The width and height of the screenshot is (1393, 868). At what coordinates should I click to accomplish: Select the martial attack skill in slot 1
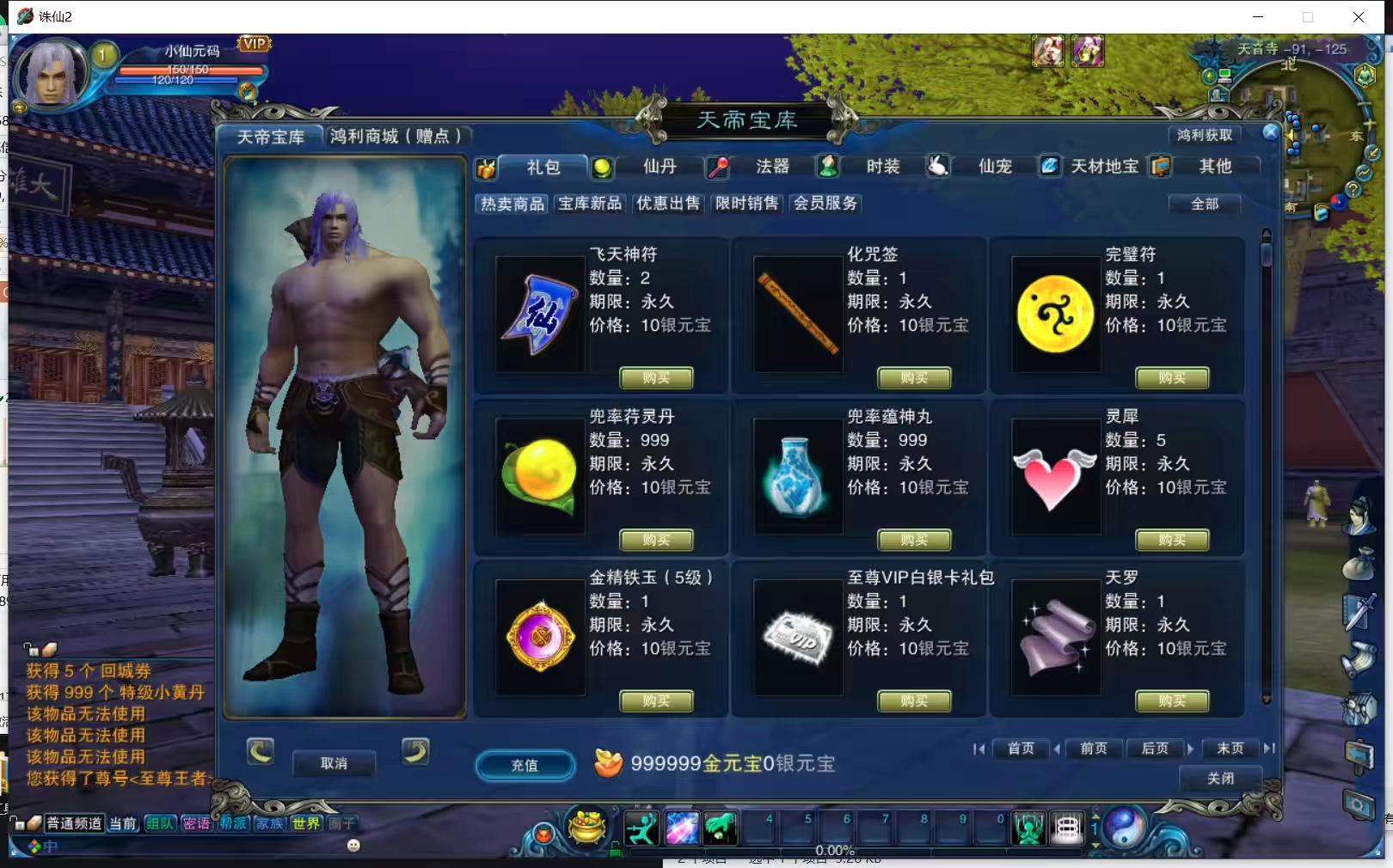pyautogui.click(x=643, y=828)
